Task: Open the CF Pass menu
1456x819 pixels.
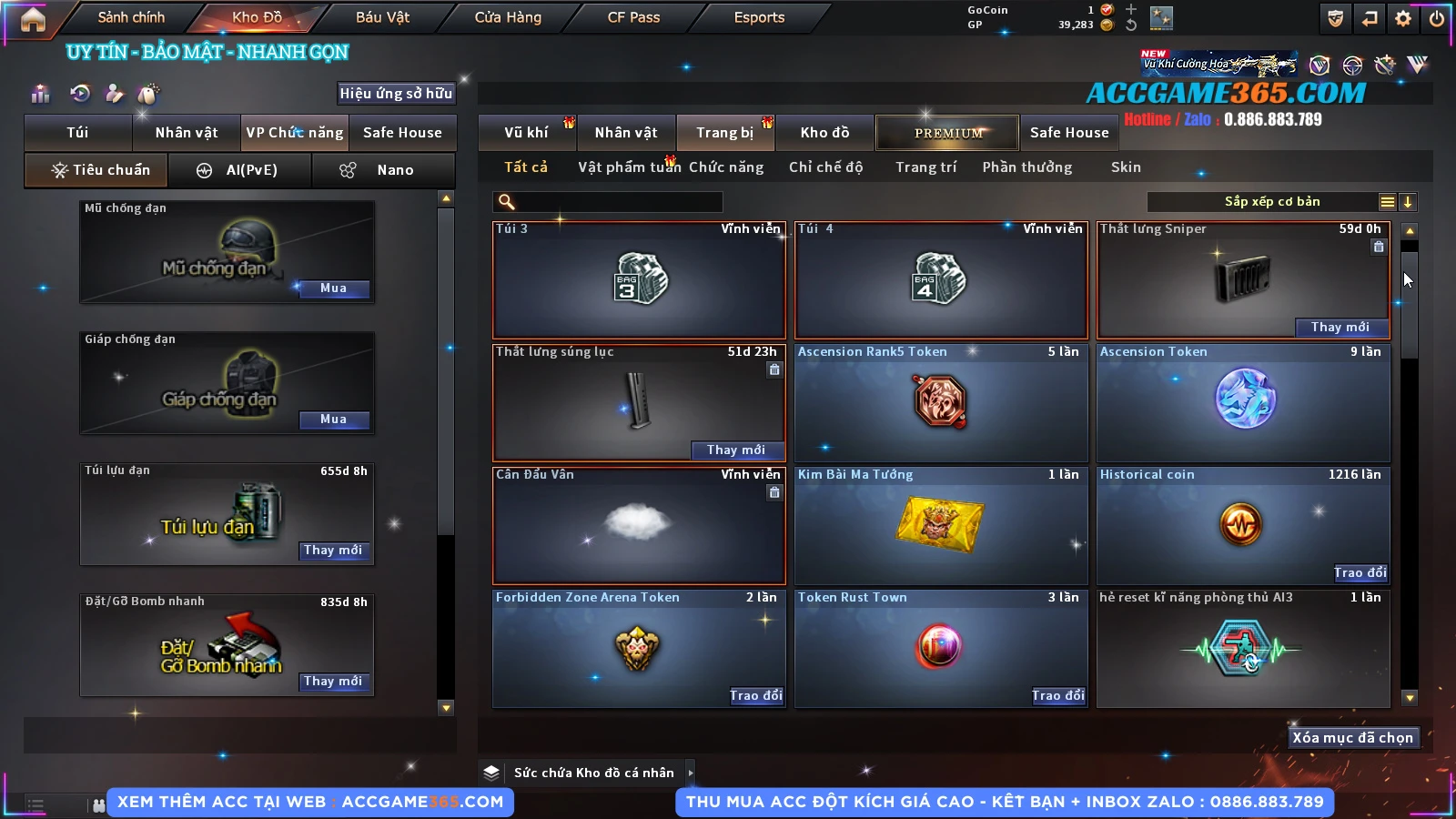Action: pyautogui.click(x=633, y=17)
